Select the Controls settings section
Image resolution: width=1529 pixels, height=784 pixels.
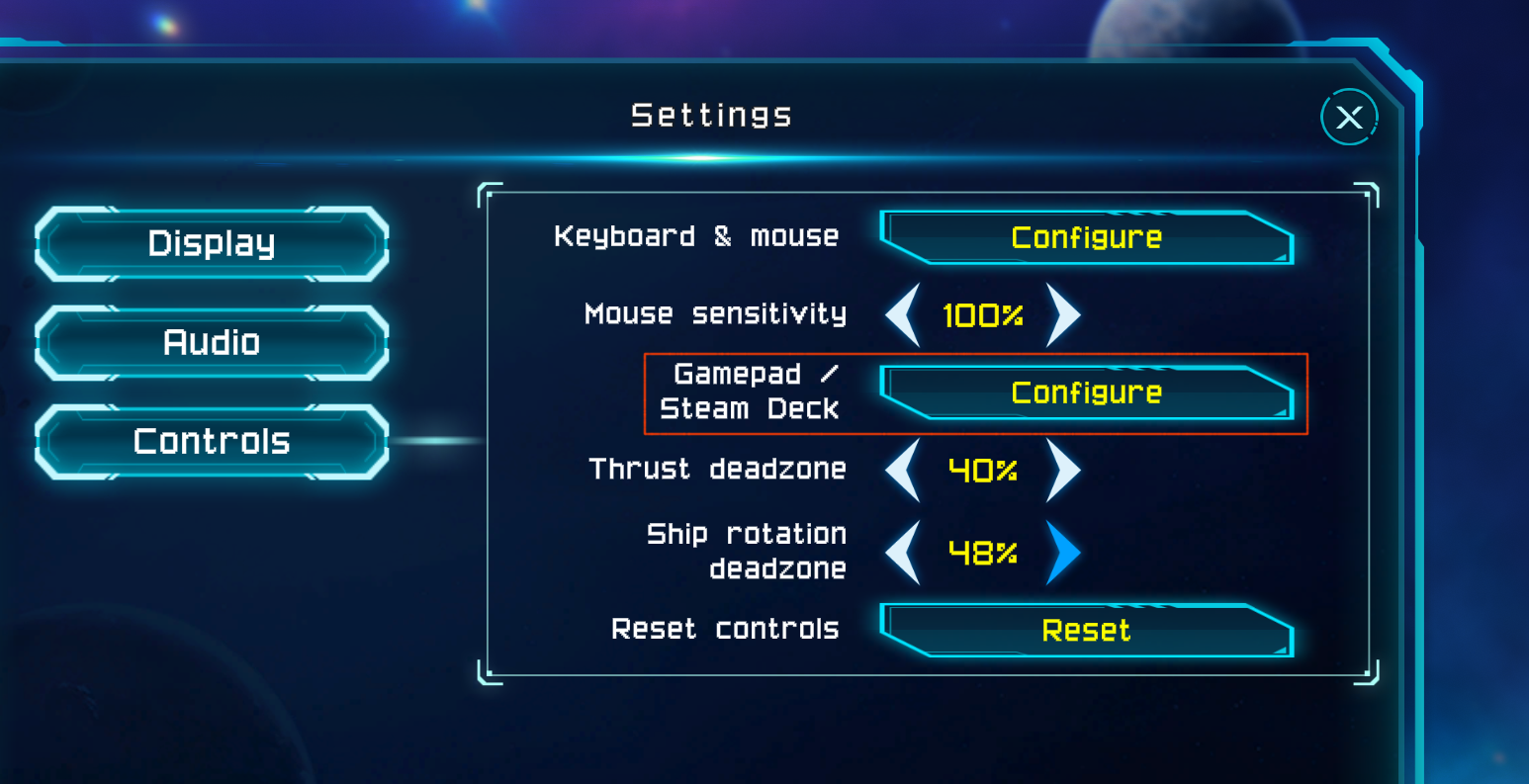pyautogui.click(x=210, y=441)
